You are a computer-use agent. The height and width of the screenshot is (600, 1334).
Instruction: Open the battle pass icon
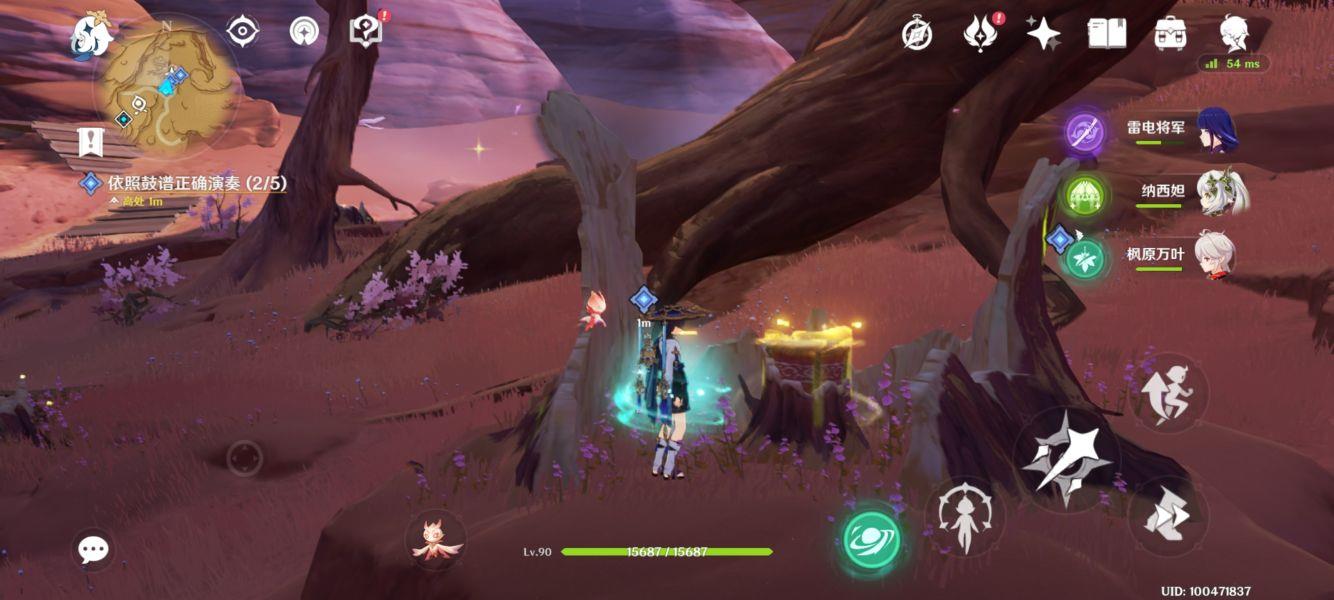(x=981, y=34)
